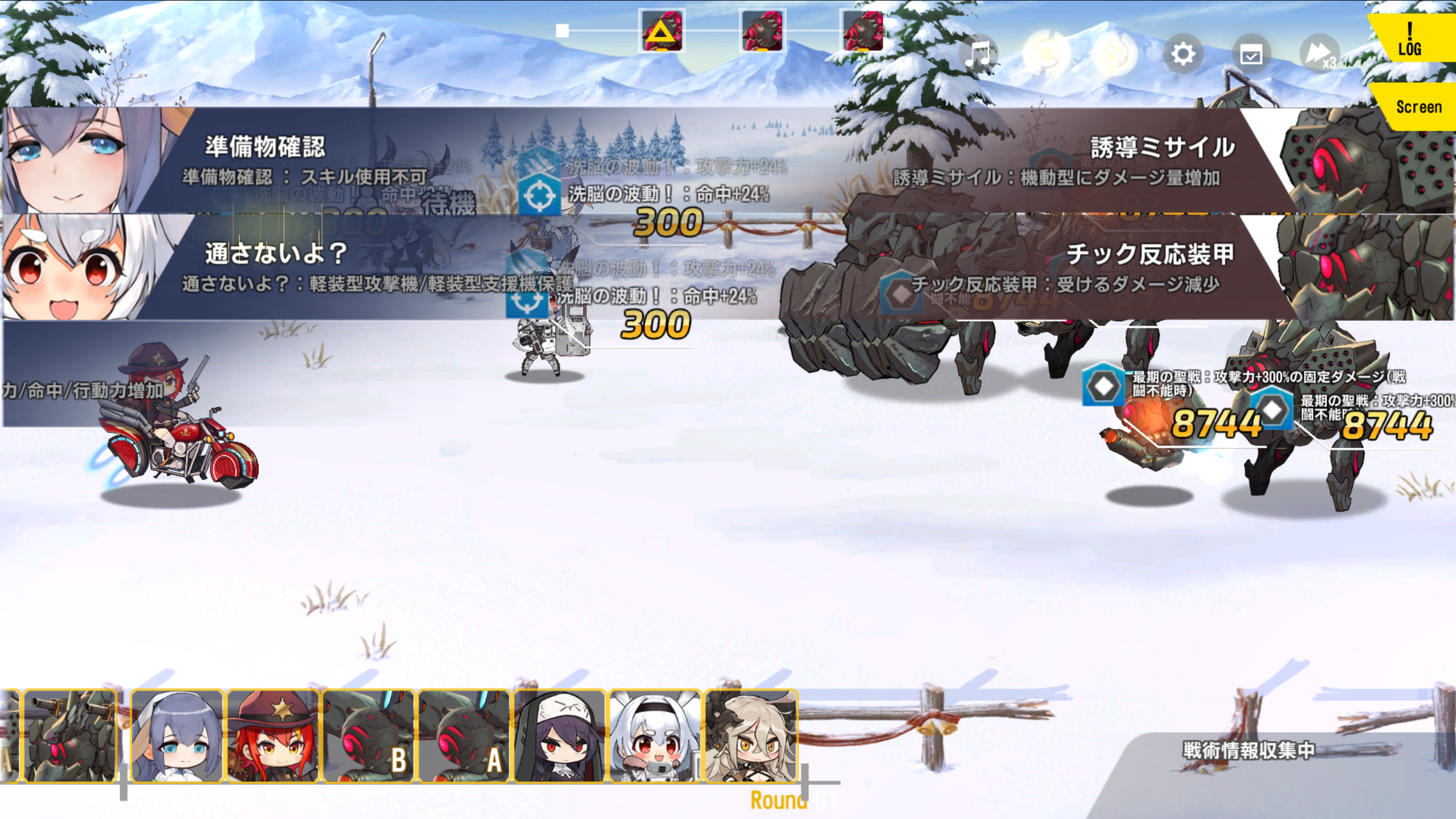Tap the yellow Screen button
The image size is (1456, 819).
[1417, 107]
